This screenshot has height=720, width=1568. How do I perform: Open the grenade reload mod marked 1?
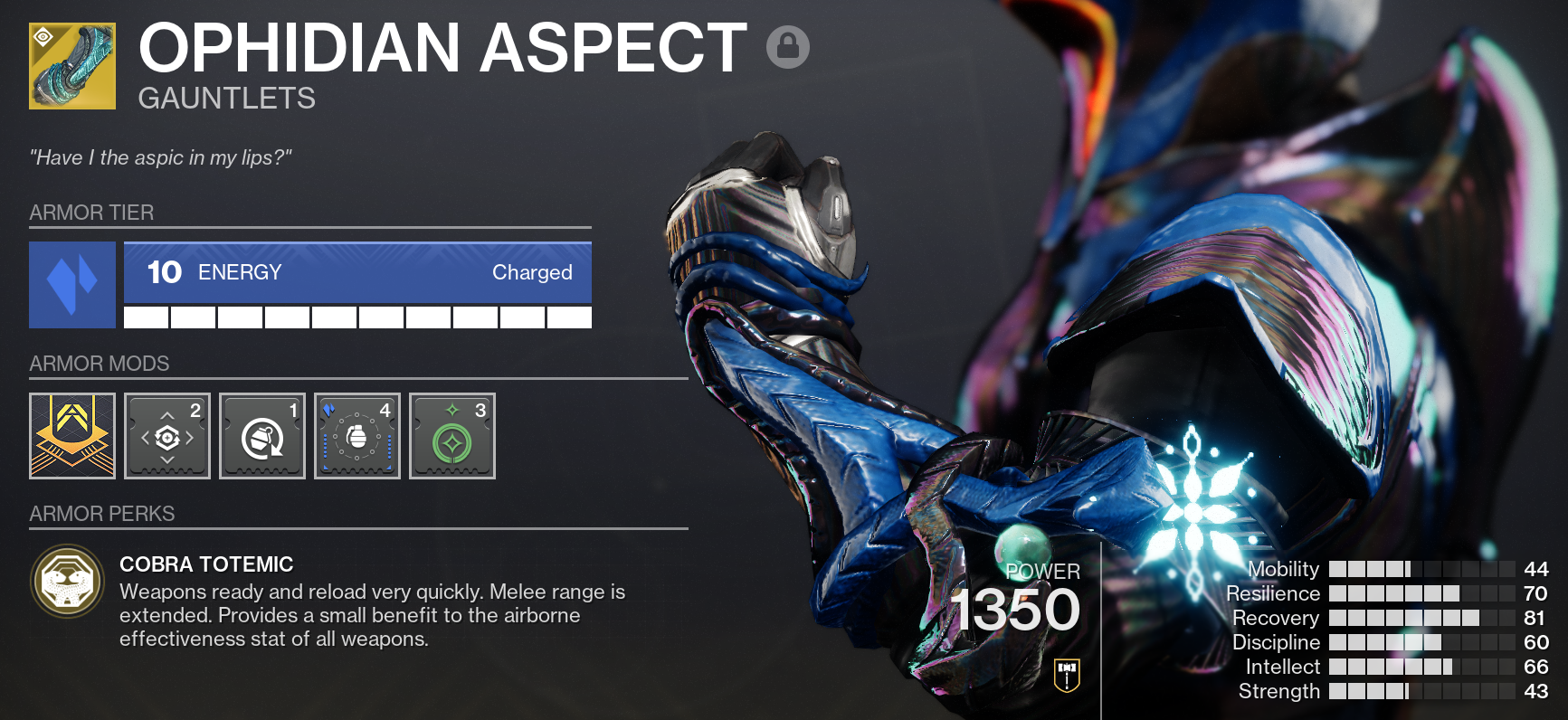point(261,435)
